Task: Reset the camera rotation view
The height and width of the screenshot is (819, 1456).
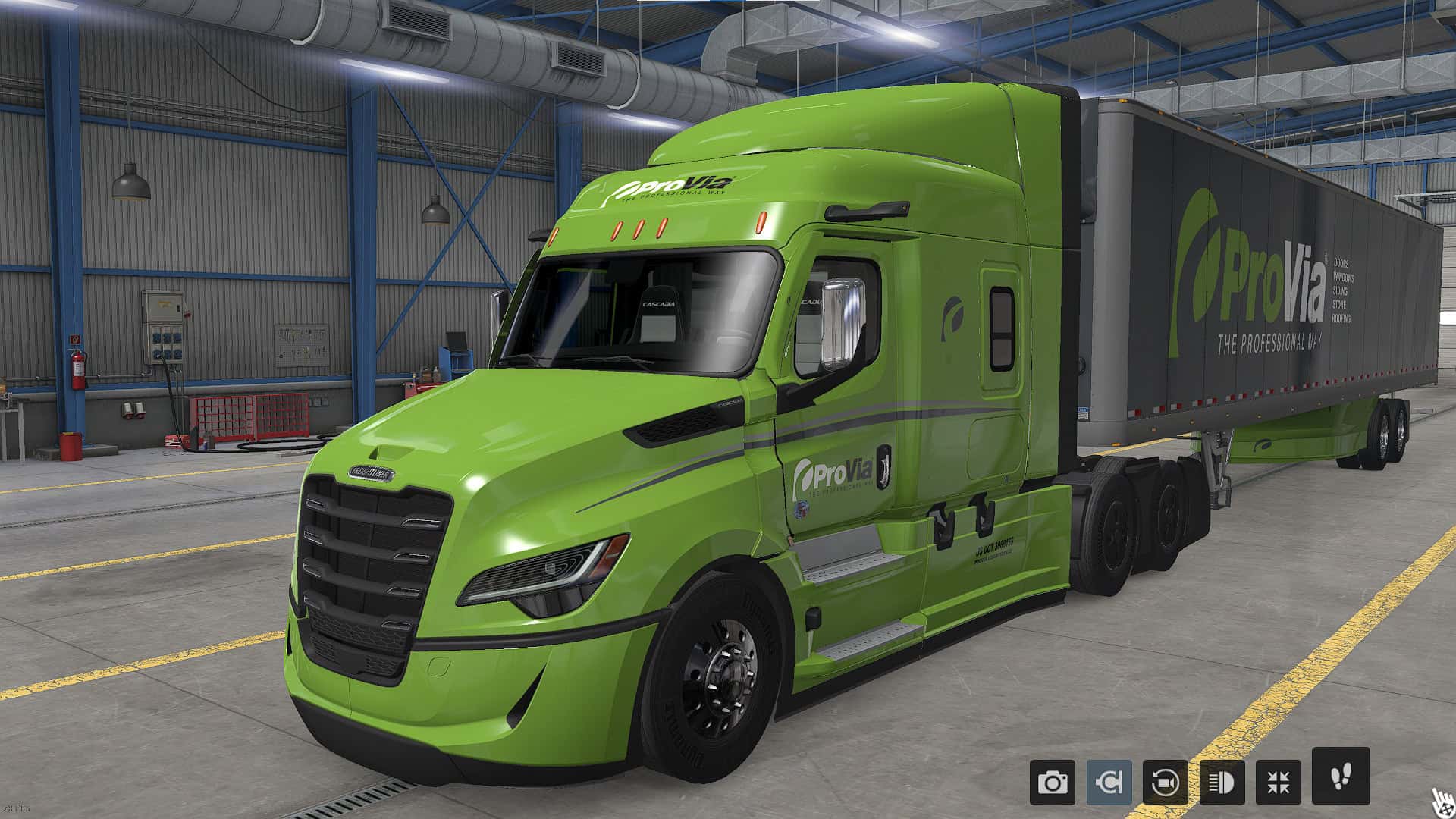Action: (1166, 782)
